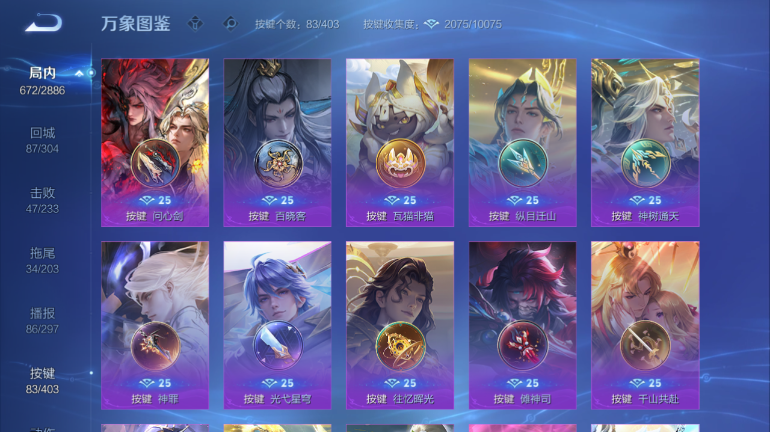Select the 神树通天 card
Image resolution: width=770 pixels, height=432 pixels.
645,142
